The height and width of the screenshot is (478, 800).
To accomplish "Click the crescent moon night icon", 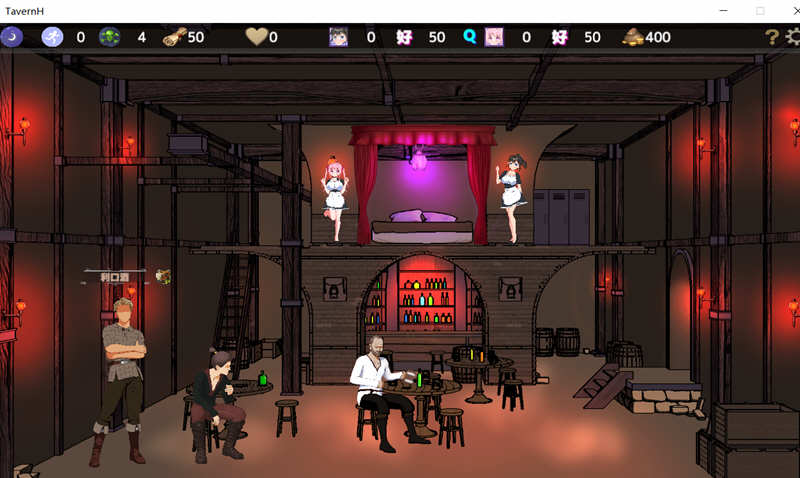I will coord(12,37).
